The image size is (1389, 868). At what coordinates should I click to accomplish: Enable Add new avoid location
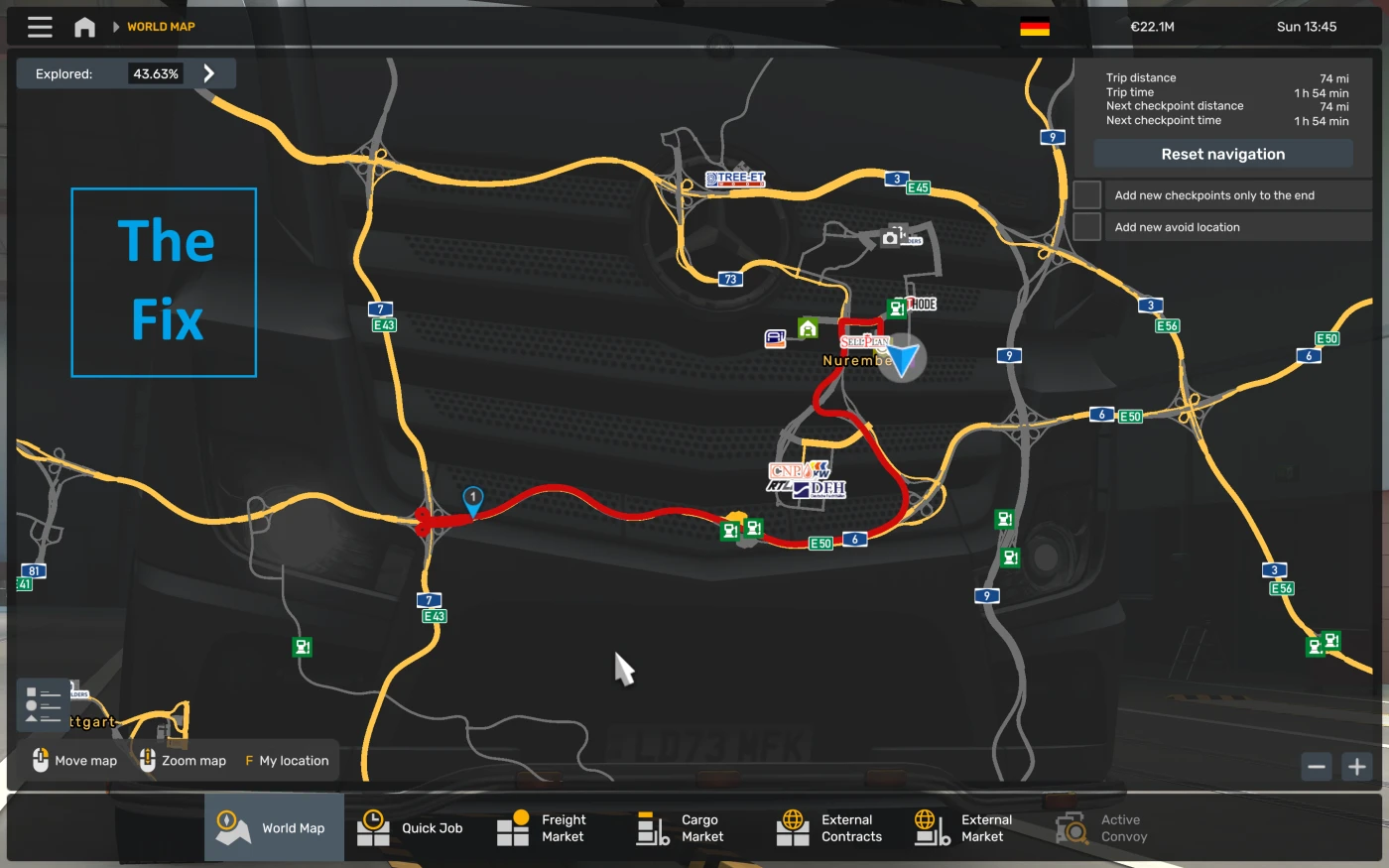tap(1086, 226)
